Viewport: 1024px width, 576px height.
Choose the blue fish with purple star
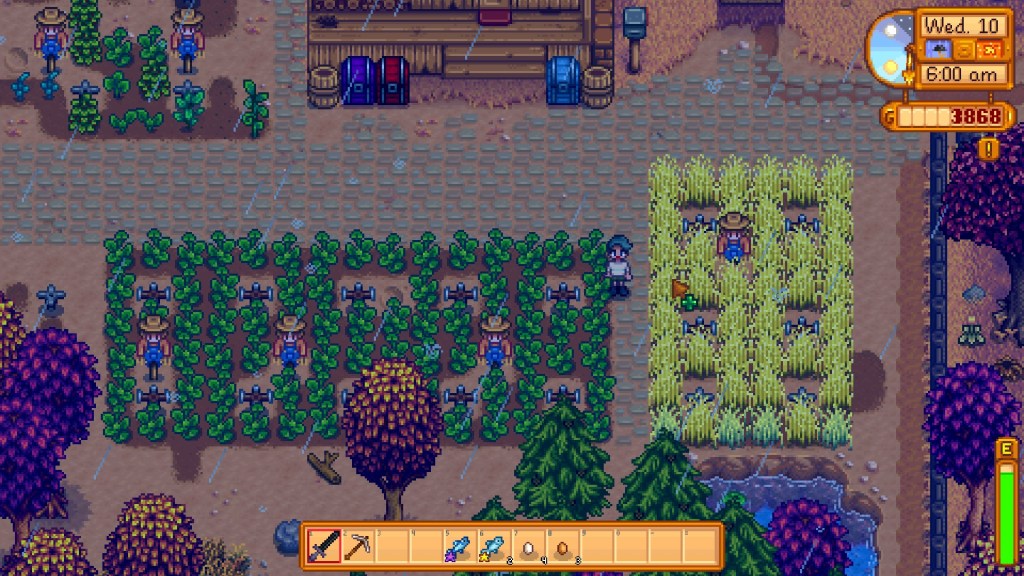[458, 546]
